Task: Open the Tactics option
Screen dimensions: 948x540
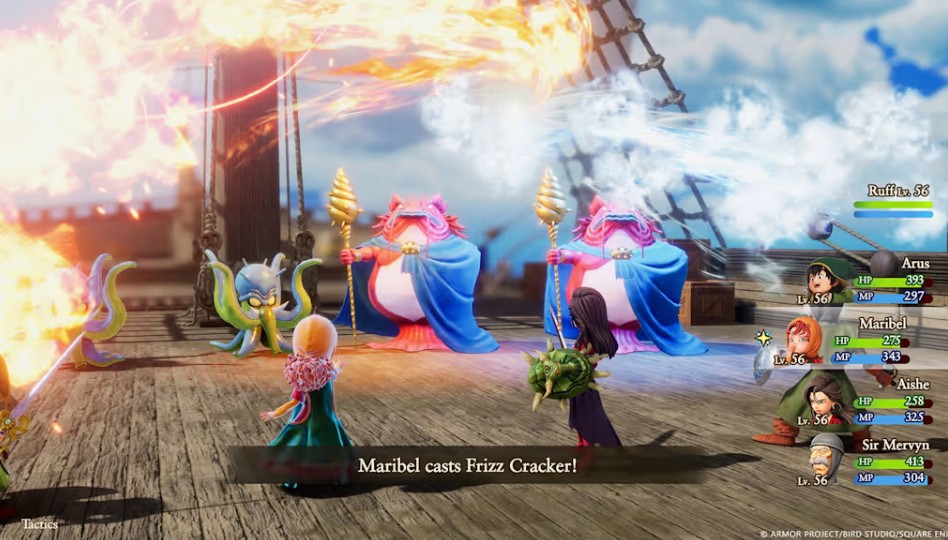Action: tap(40, 523)
